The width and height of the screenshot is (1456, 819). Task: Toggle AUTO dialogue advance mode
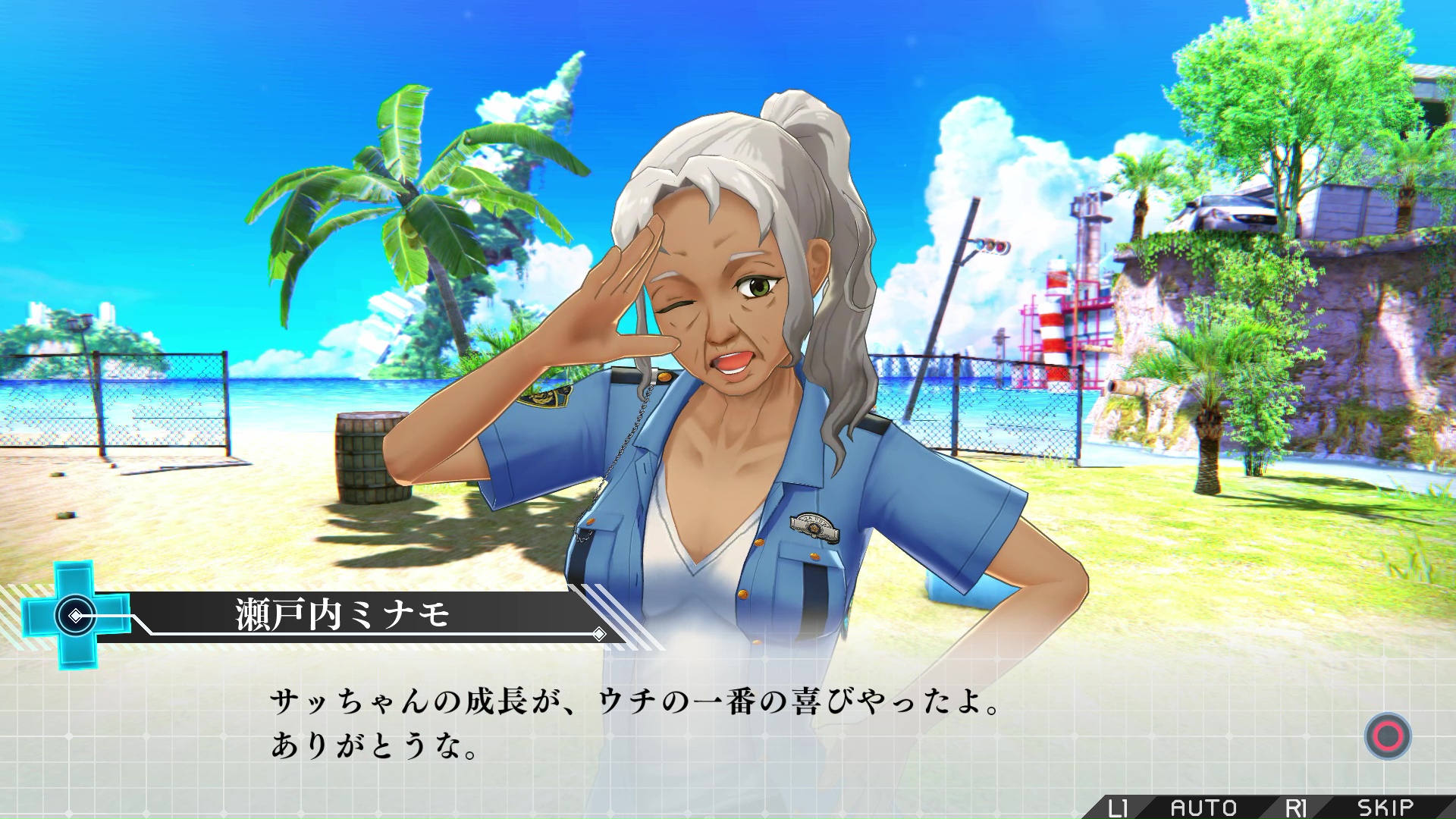click(x=1203, y=807)
